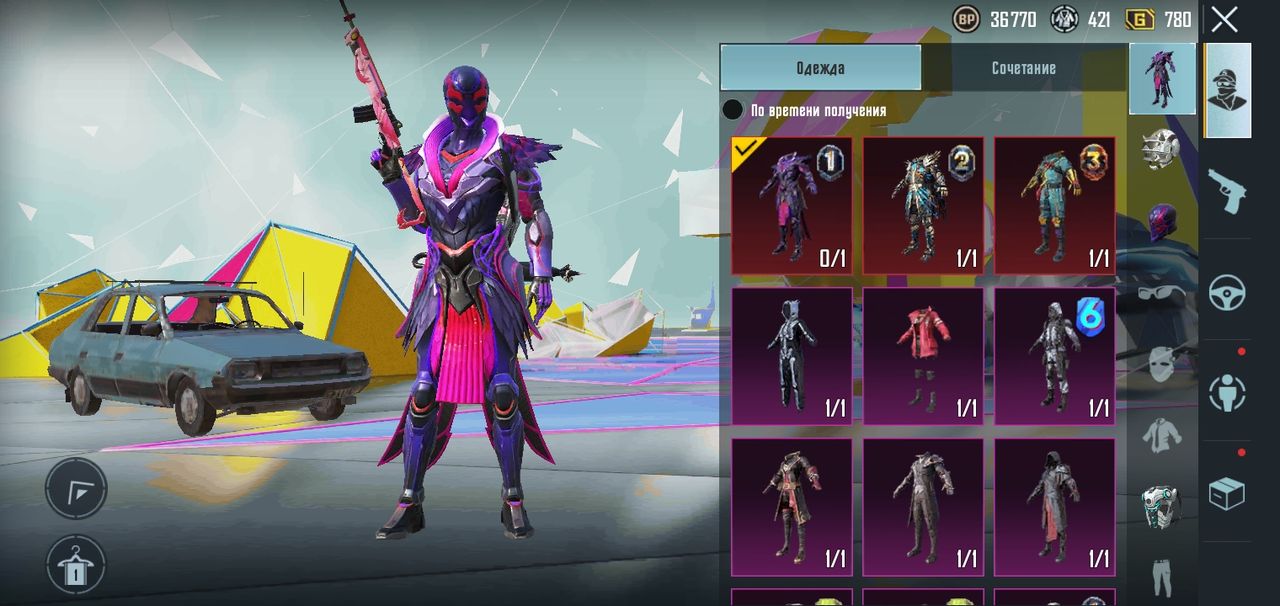Viewport: 1280px width, 606px height.
Task: Choose the outfit with the blue 6 badge
Action: [1054, 356]
